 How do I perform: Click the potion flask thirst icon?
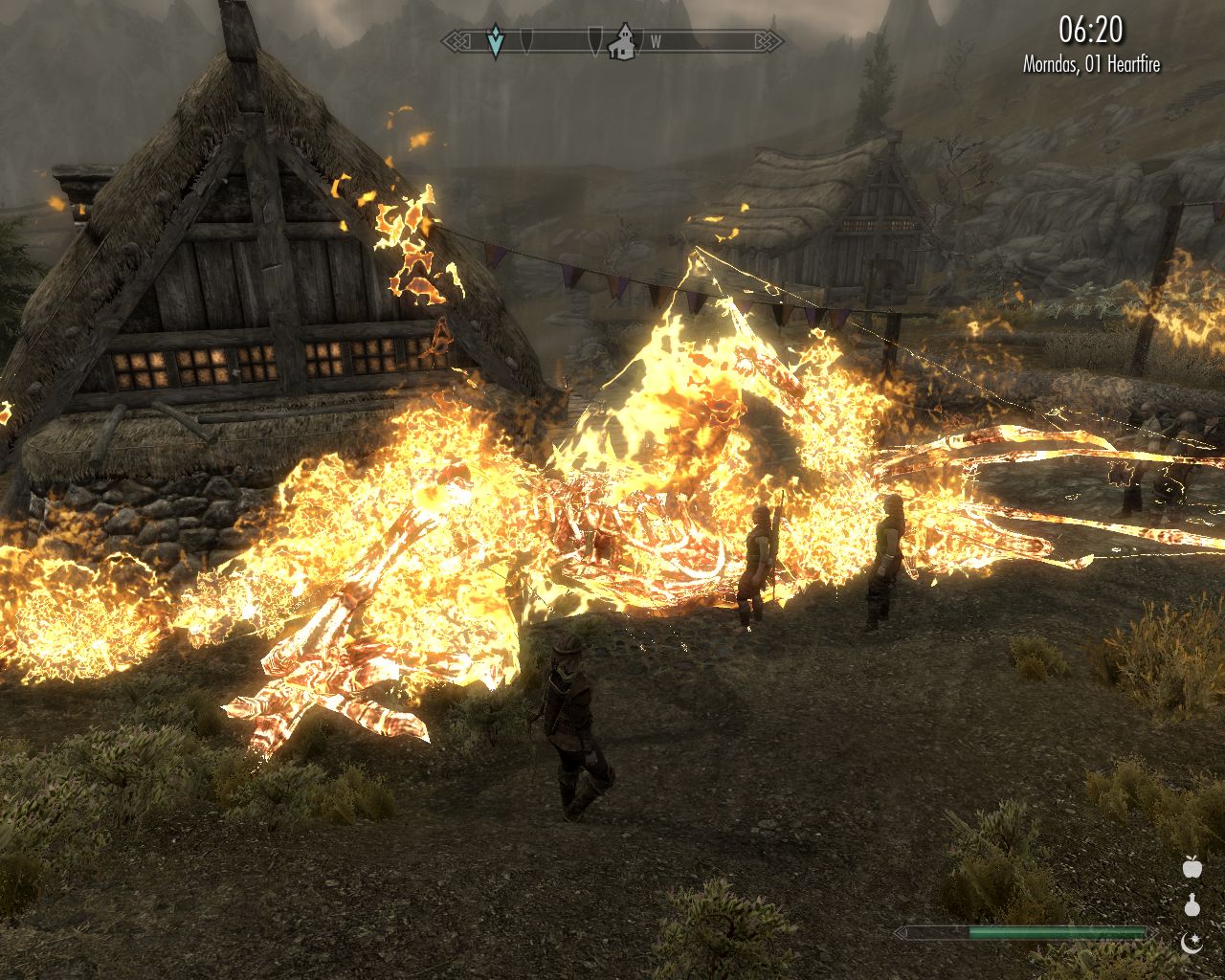pos(1192,904)
